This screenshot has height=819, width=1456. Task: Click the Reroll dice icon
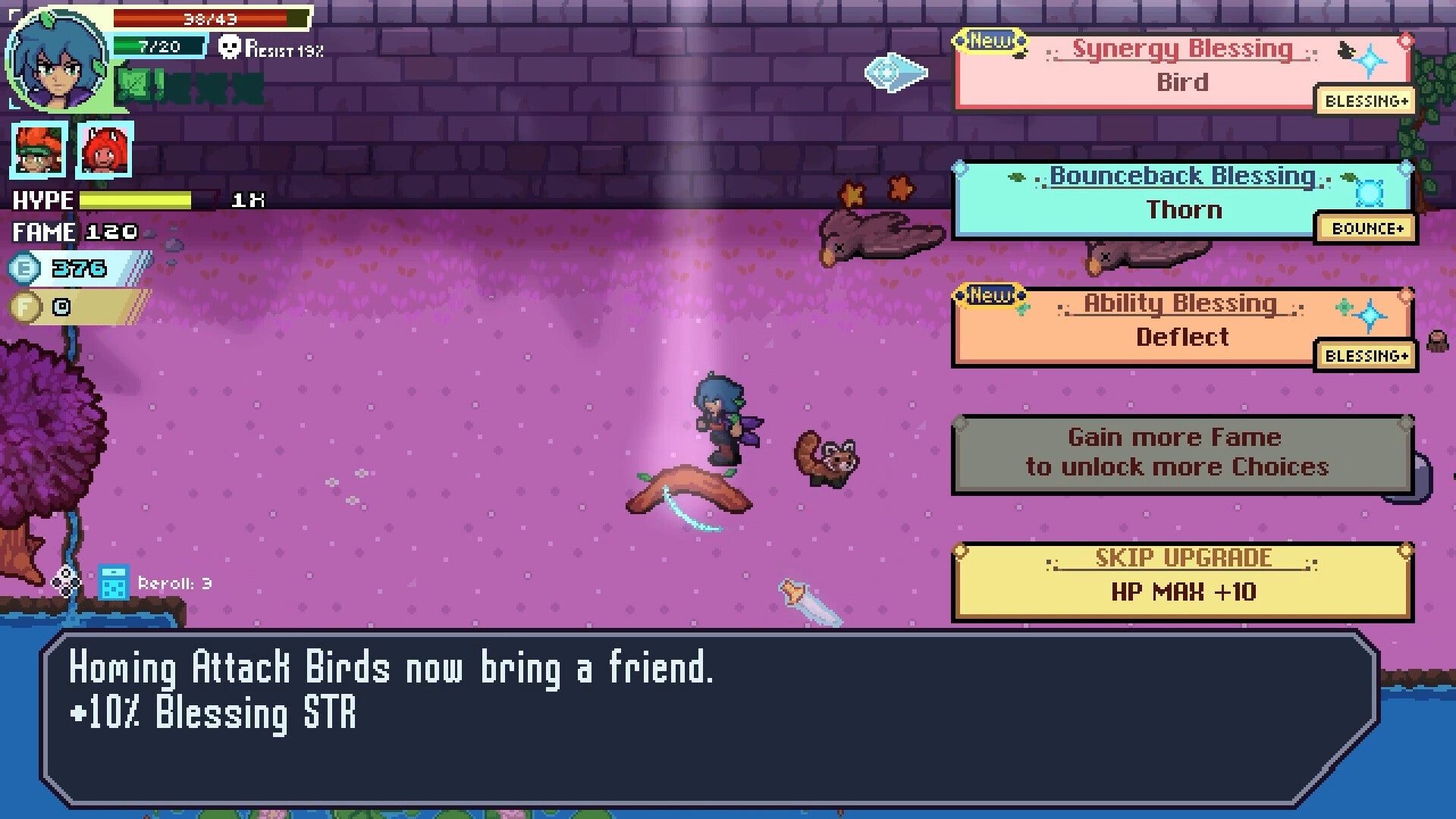pos(112,582)
